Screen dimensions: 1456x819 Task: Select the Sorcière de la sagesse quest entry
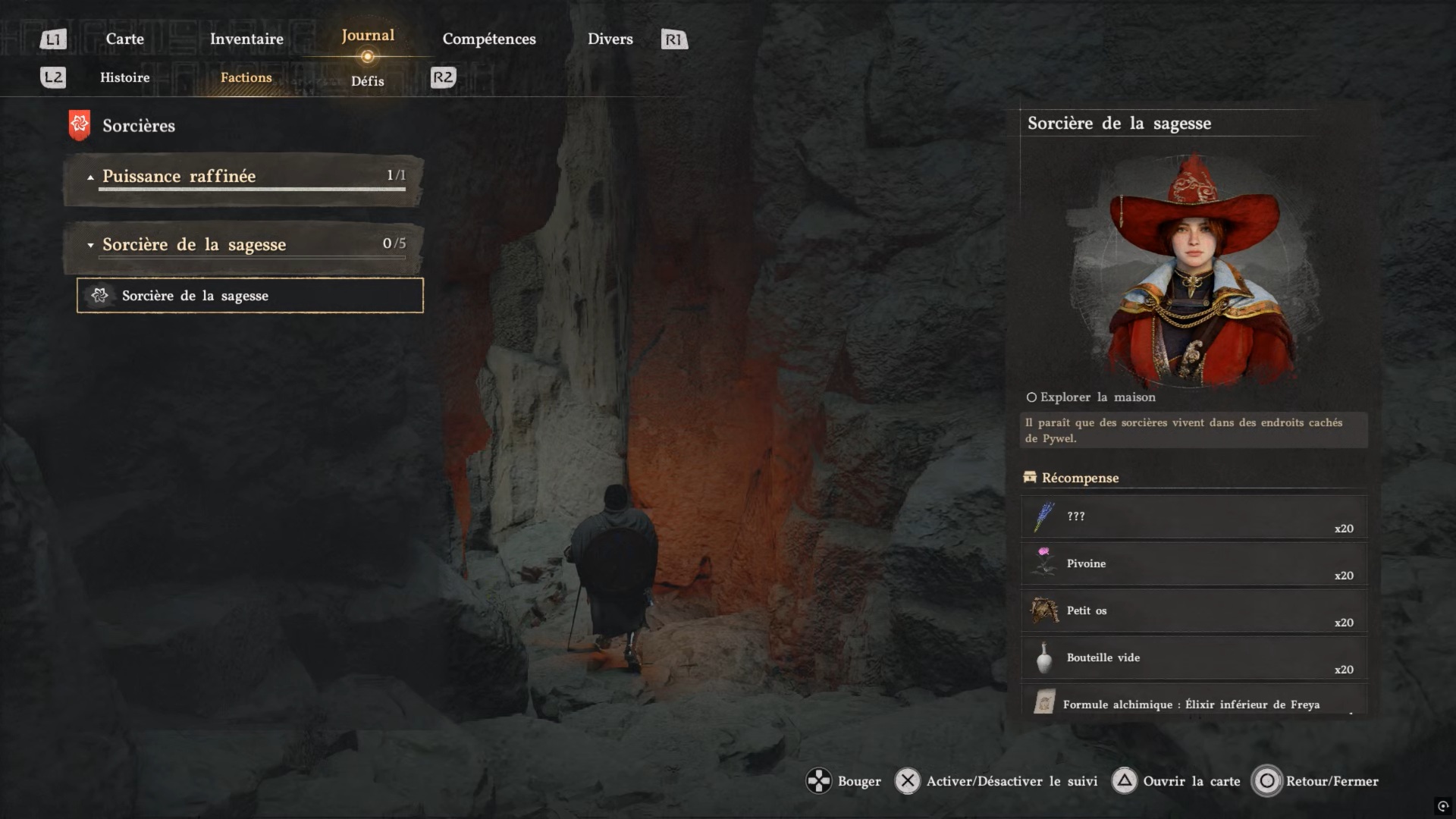(249, 296)
